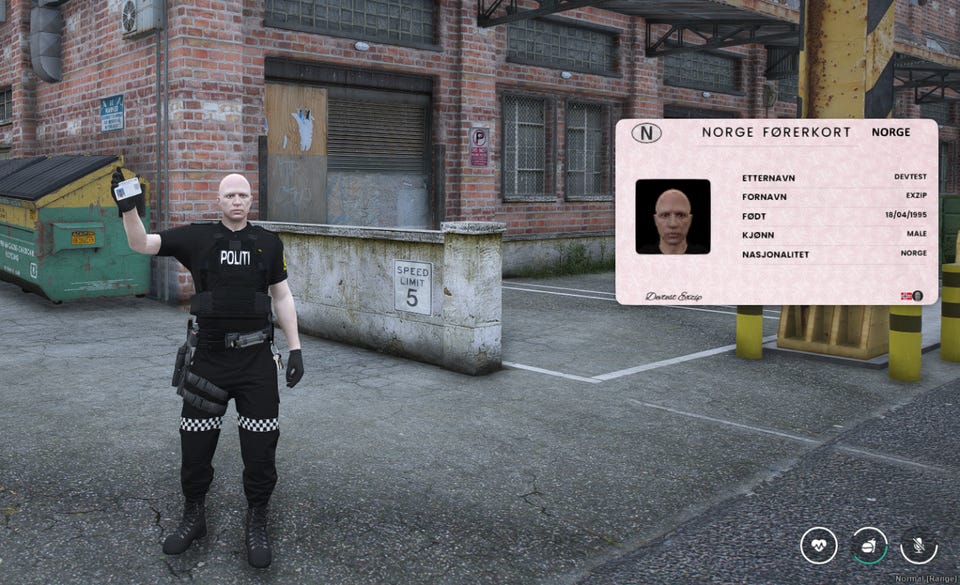Select the burger and apple hunger icon
Viewport: 960px width, 585px height.
click(x=869, y=546)
